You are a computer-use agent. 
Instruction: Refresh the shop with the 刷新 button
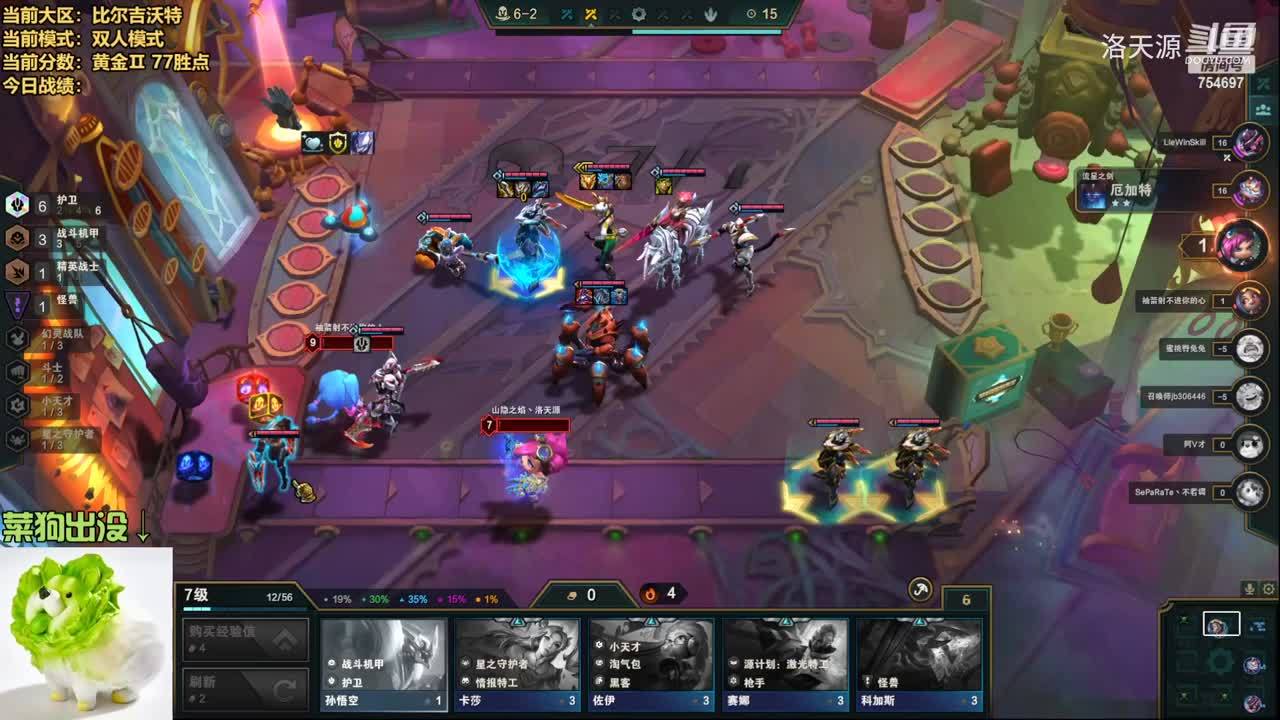tap(246, 688)
